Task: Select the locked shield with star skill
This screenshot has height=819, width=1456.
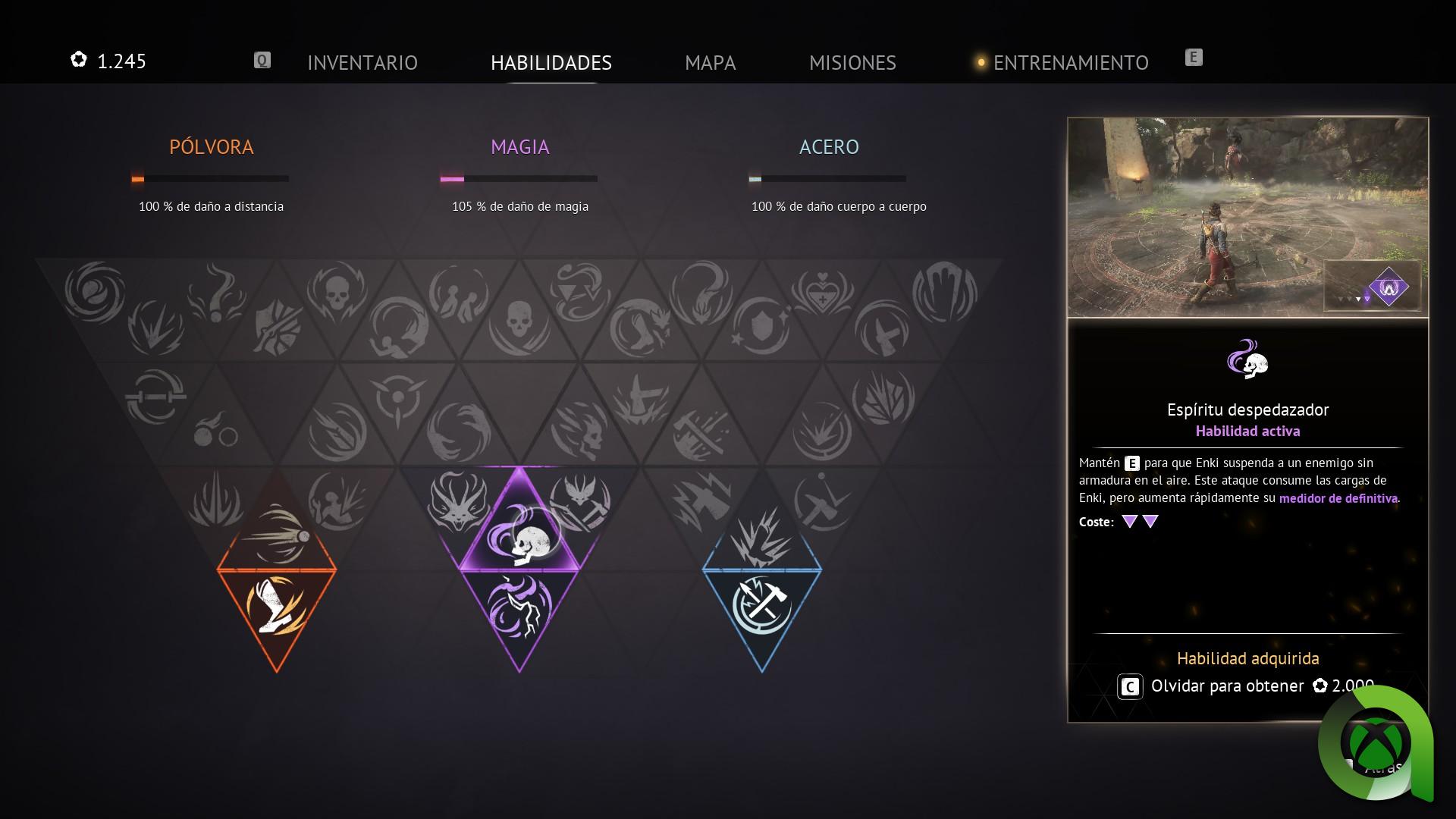Action: pos(761,328)
